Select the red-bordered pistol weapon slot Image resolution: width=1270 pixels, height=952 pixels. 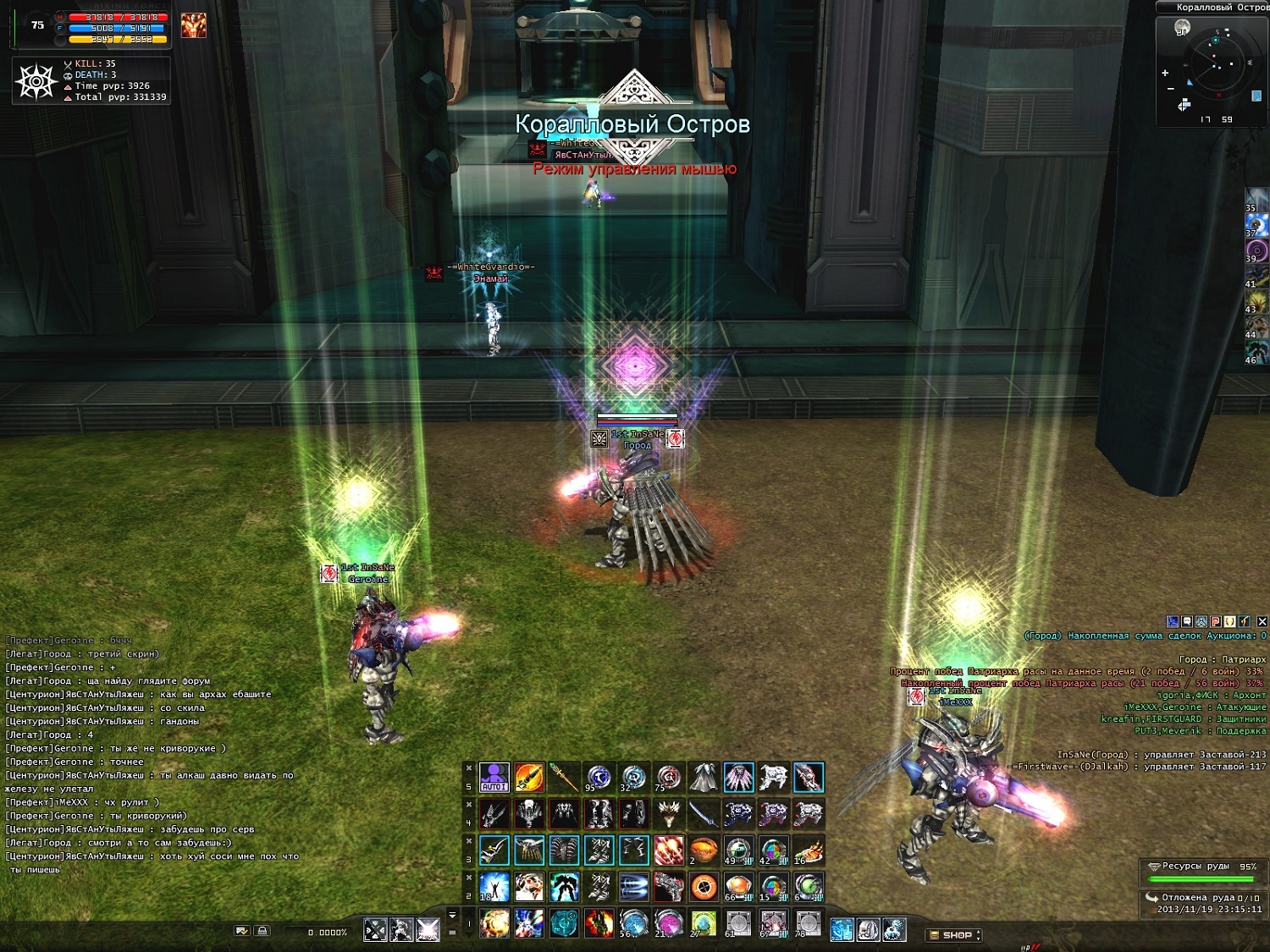click(669, 886)
